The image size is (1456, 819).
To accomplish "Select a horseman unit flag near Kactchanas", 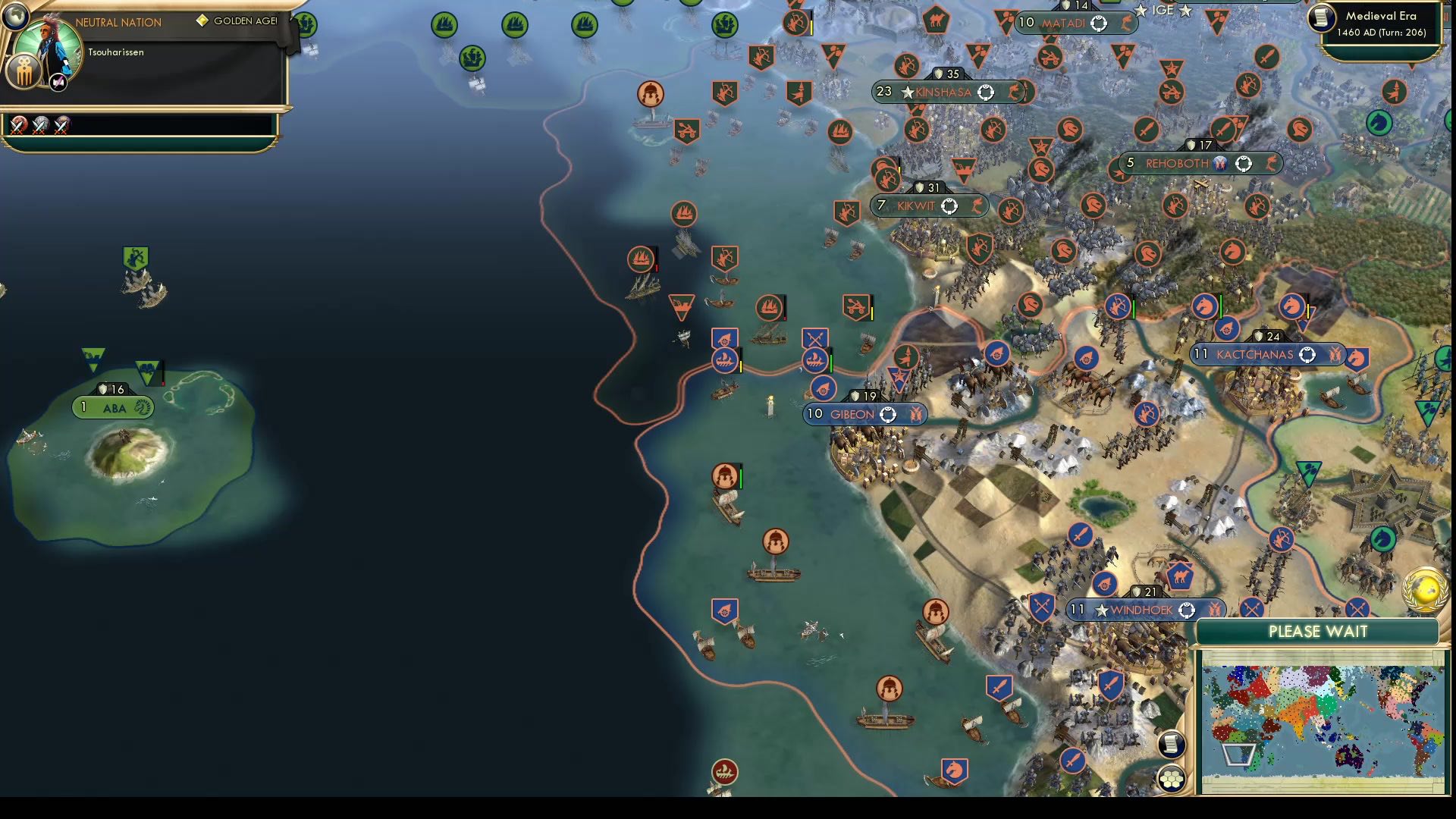I will click(1203, 306).
